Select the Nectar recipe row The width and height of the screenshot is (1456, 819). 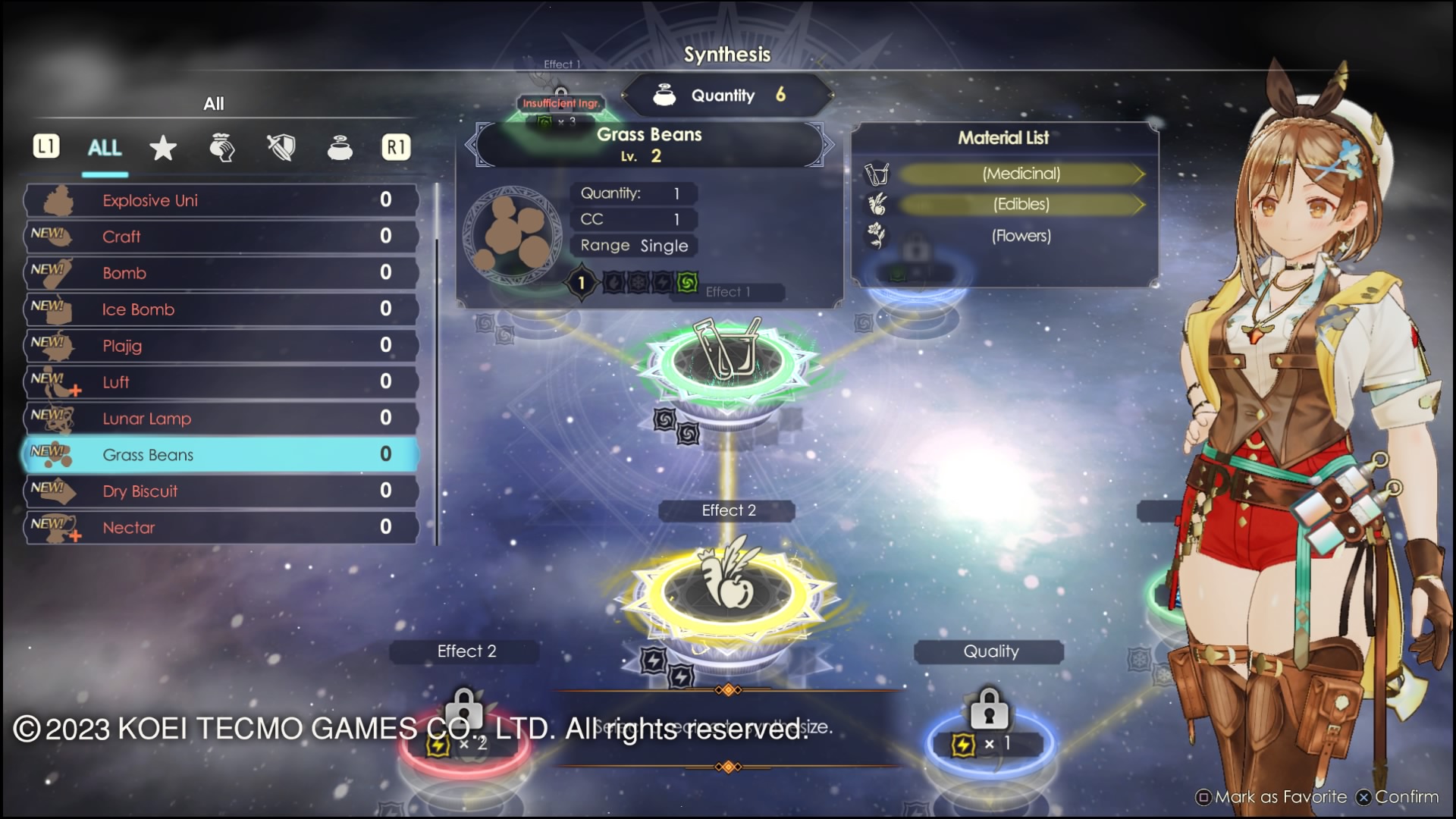(x=221, y=528)
